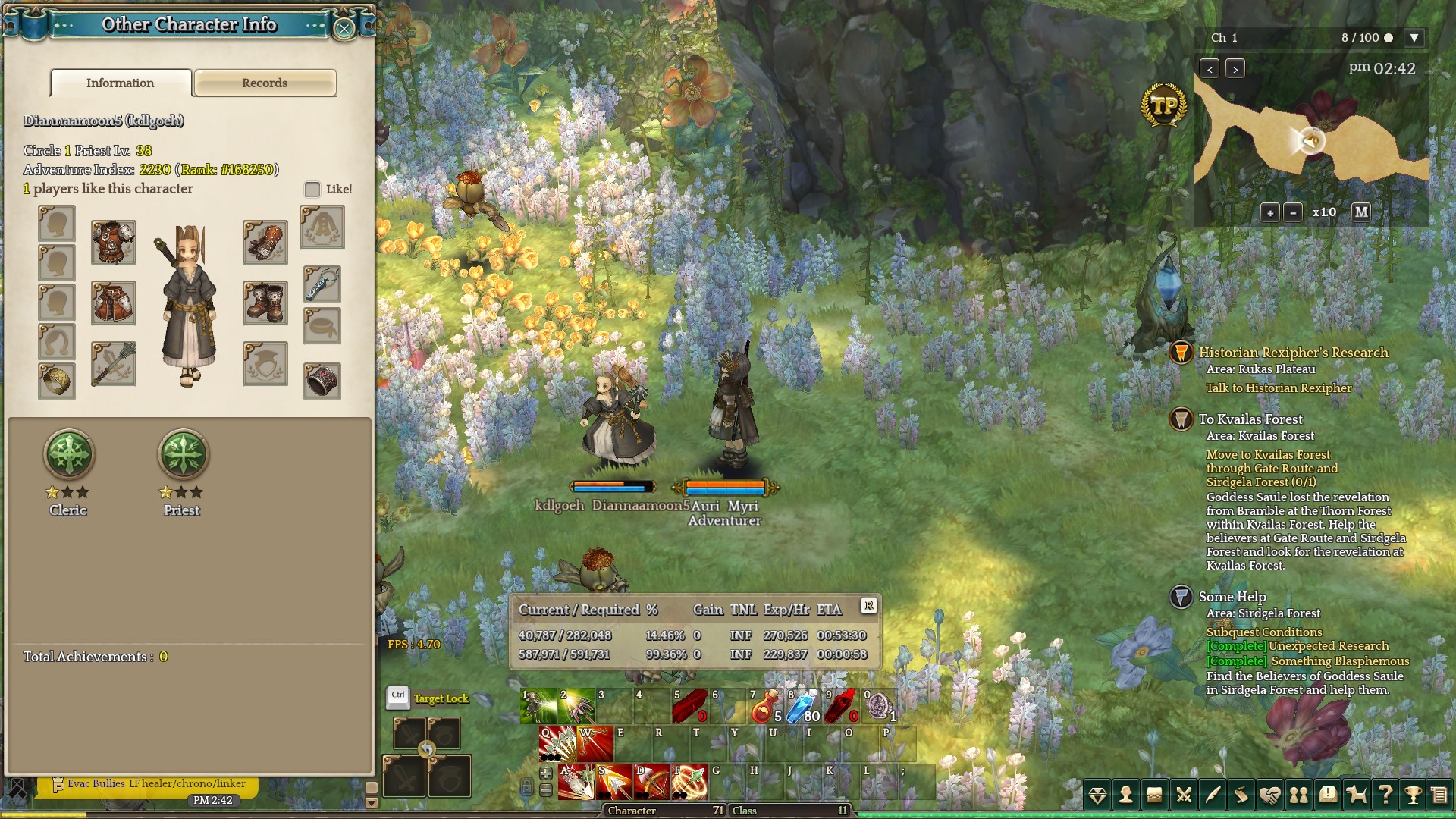Zoom in the minimap with plus button
Viewport: 1456px width, 819px height.
(1269, 213)
